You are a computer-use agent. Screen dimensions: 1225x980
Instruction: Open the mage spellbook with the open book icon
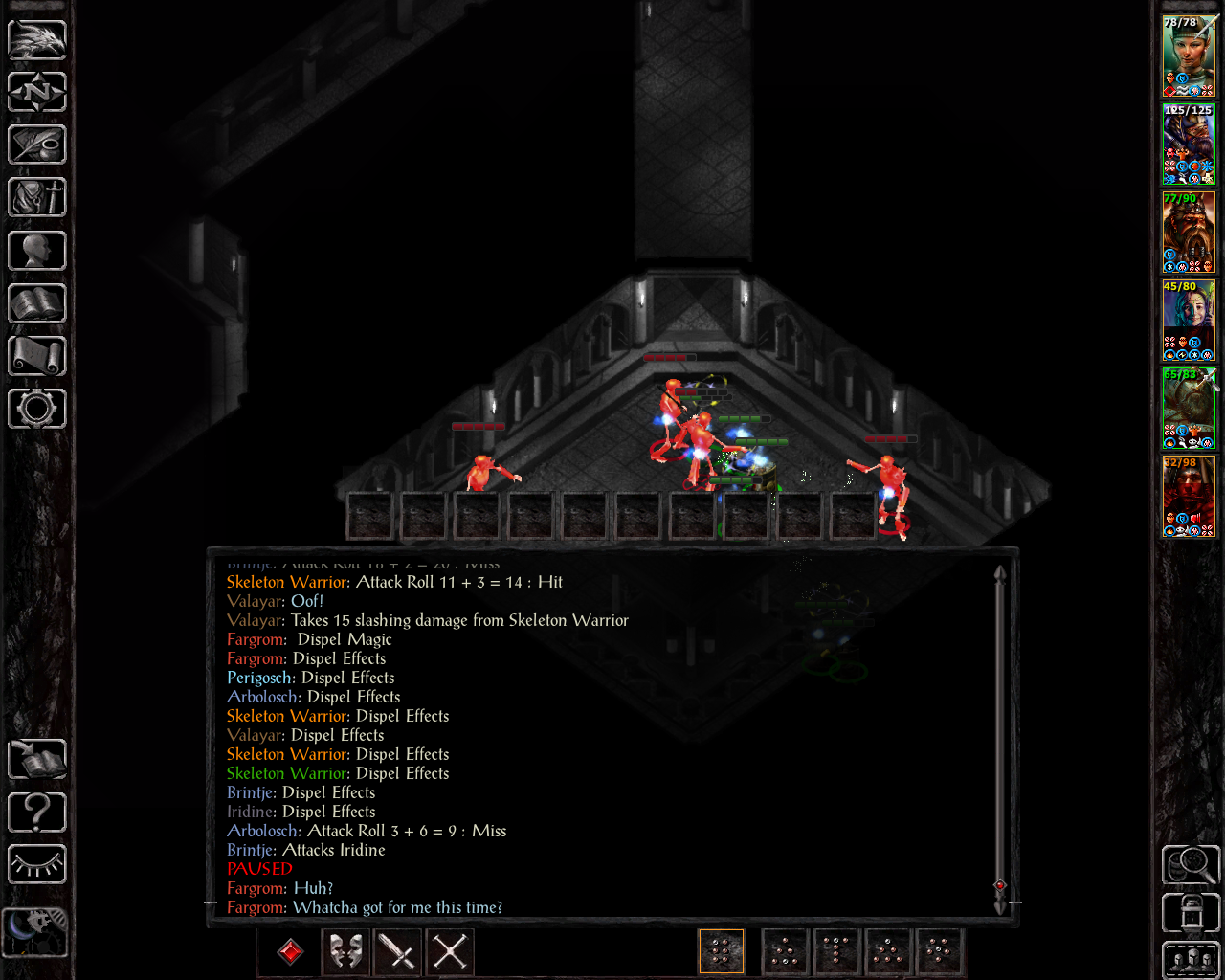[37, 303]
